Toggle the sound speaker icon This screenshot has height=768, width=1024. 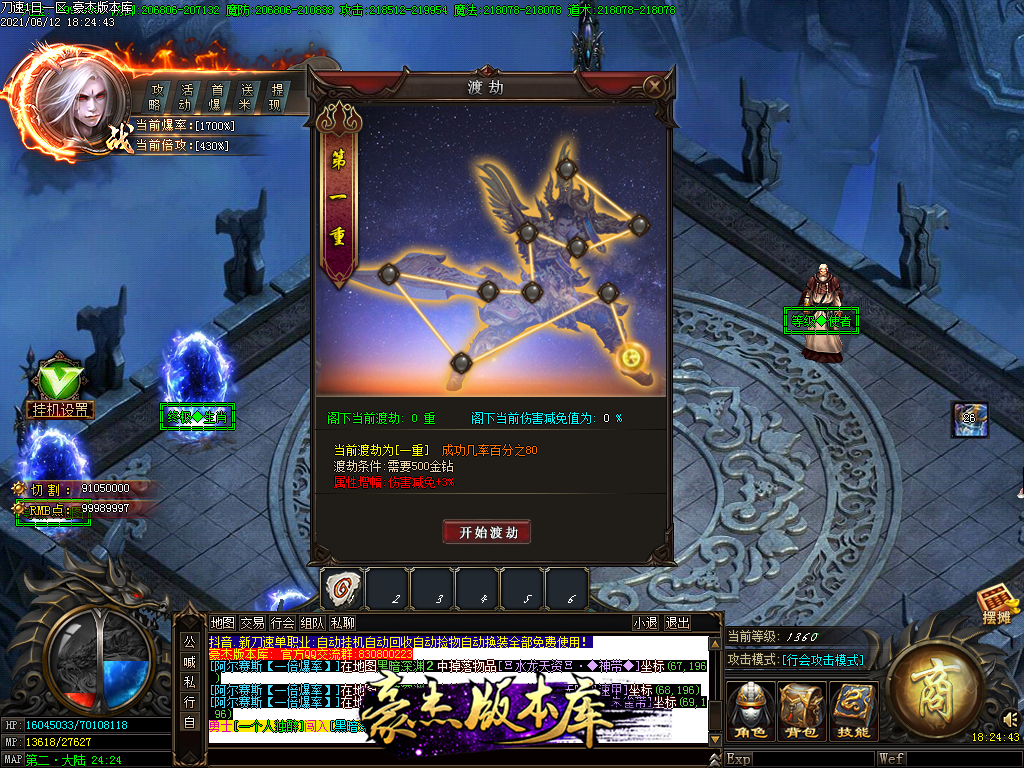pyautogui.click(x=1011, y=718)
